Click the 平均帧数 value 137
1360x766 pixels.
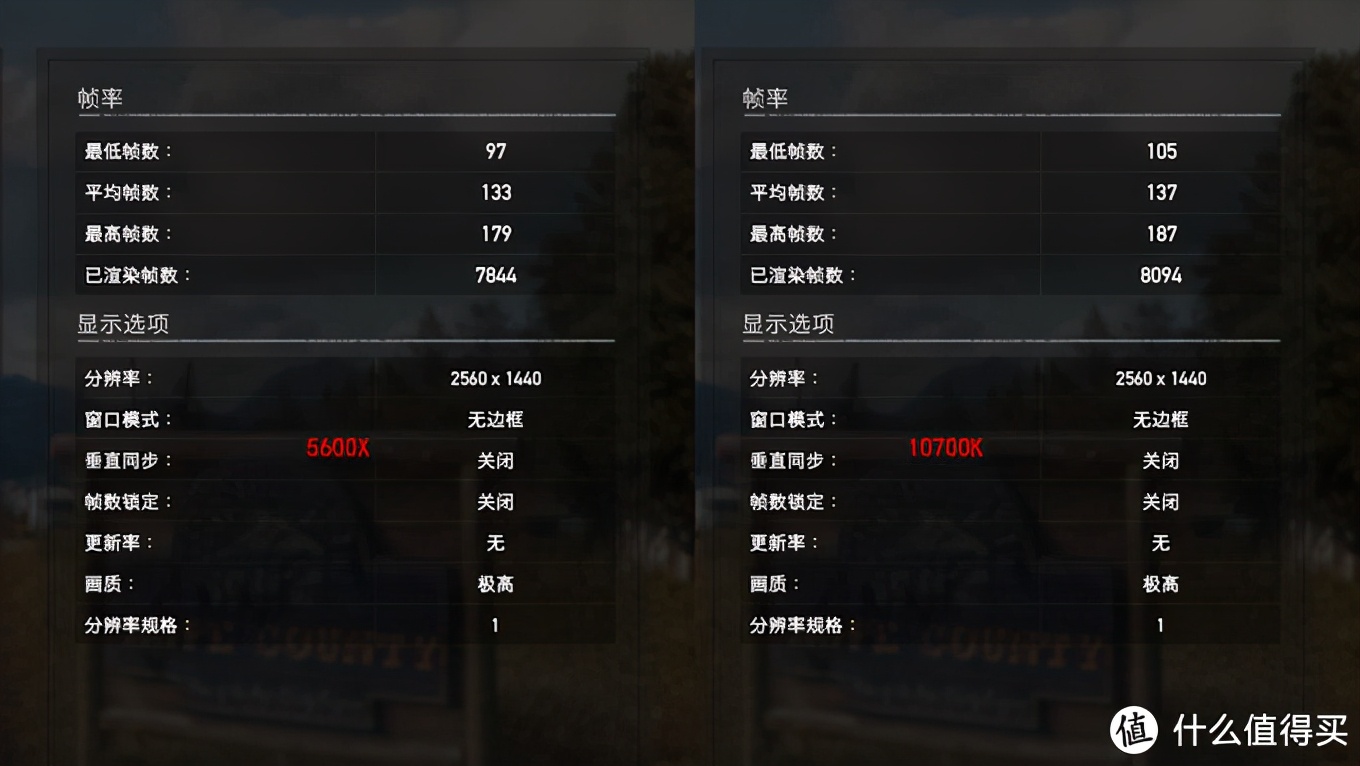tap(1162, 192)
